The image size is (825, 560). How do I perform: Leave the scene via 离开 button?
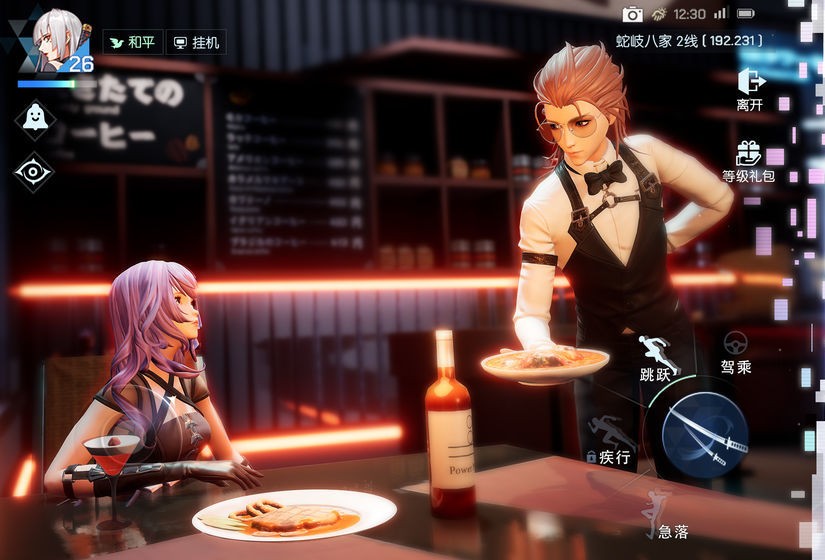click(x=750, y=88)
